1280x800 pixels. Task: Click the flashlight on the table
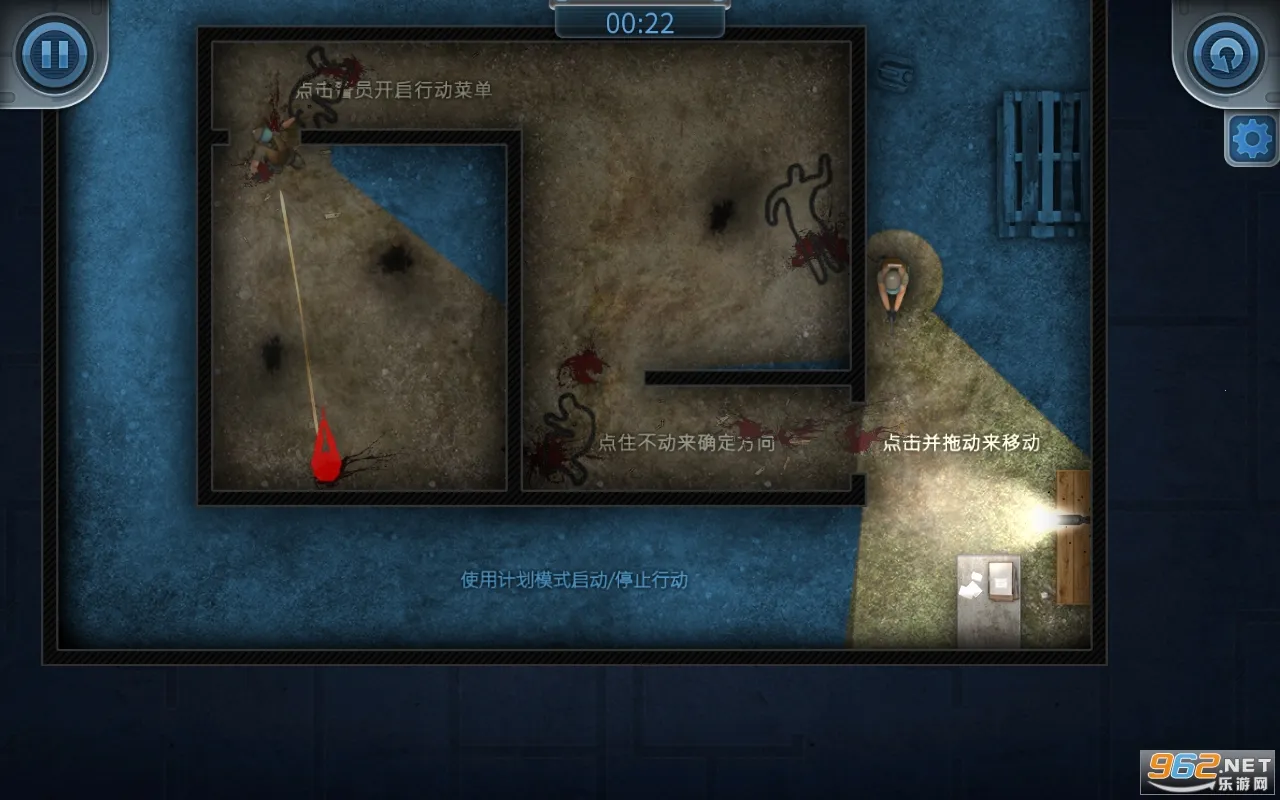1071,518
